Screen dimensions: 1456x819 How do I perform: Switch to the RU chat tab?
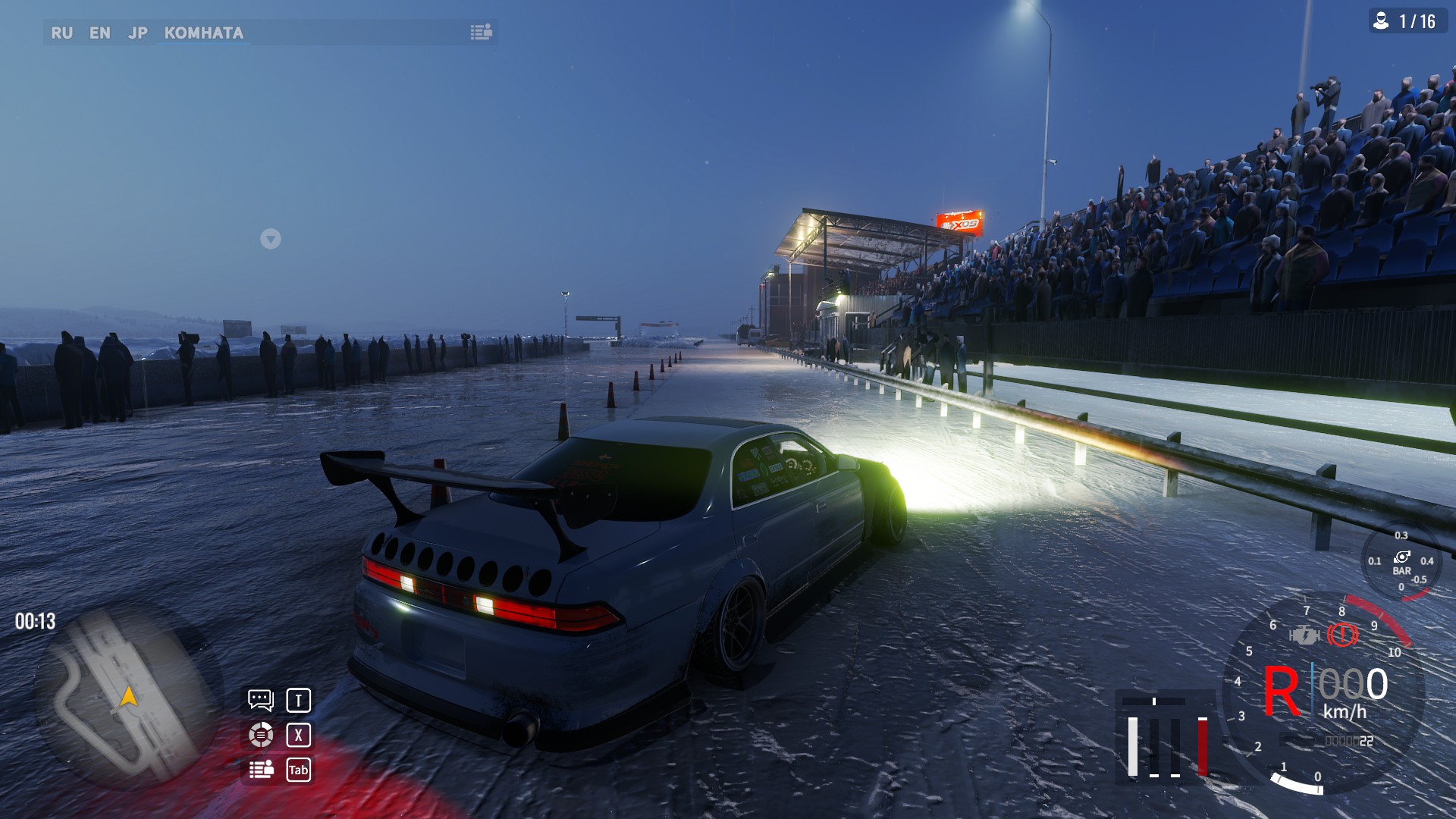61,33
